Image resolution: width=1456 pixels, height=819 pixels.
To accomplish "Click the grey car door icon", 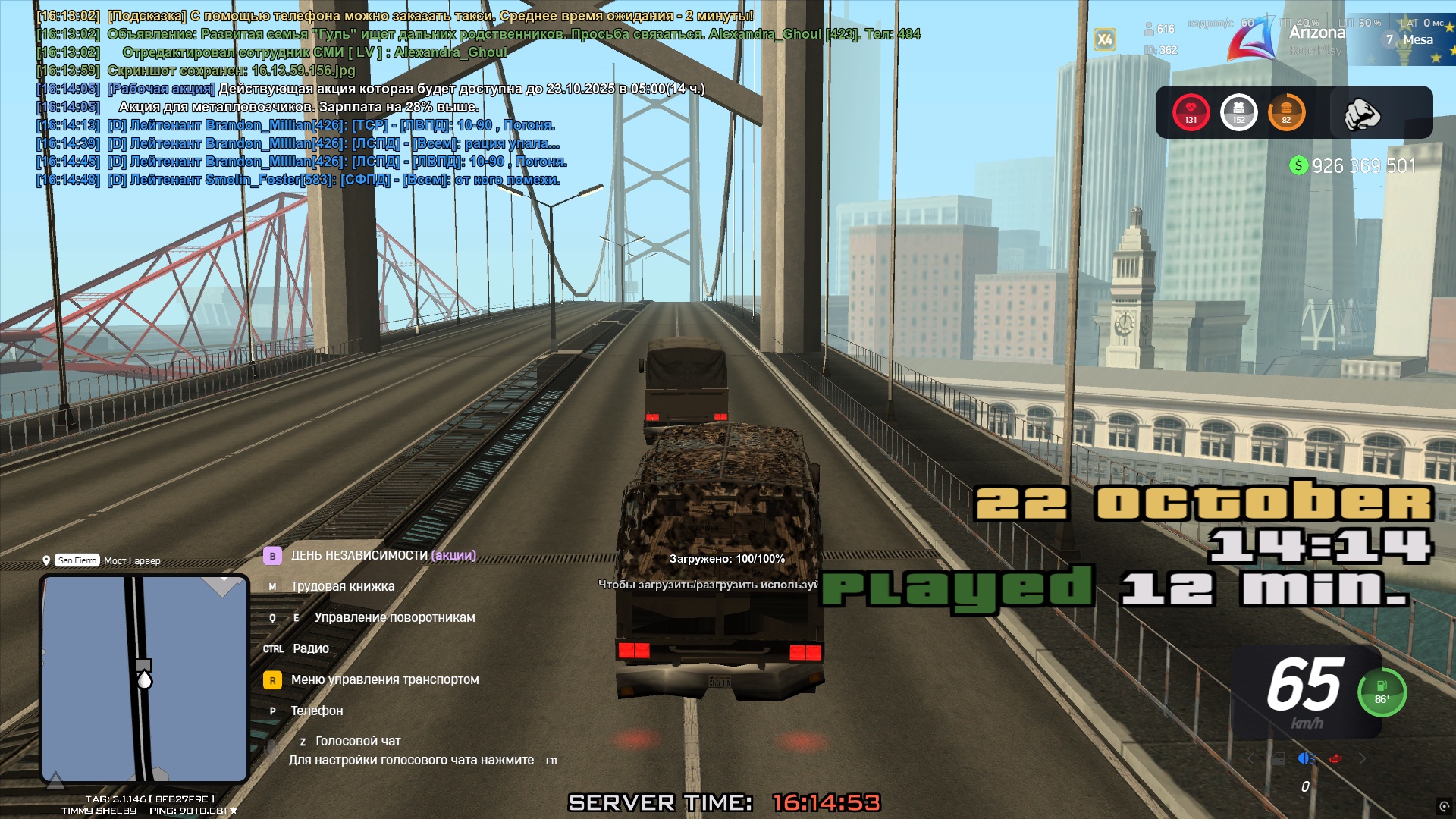I will tap(1278, 758).
